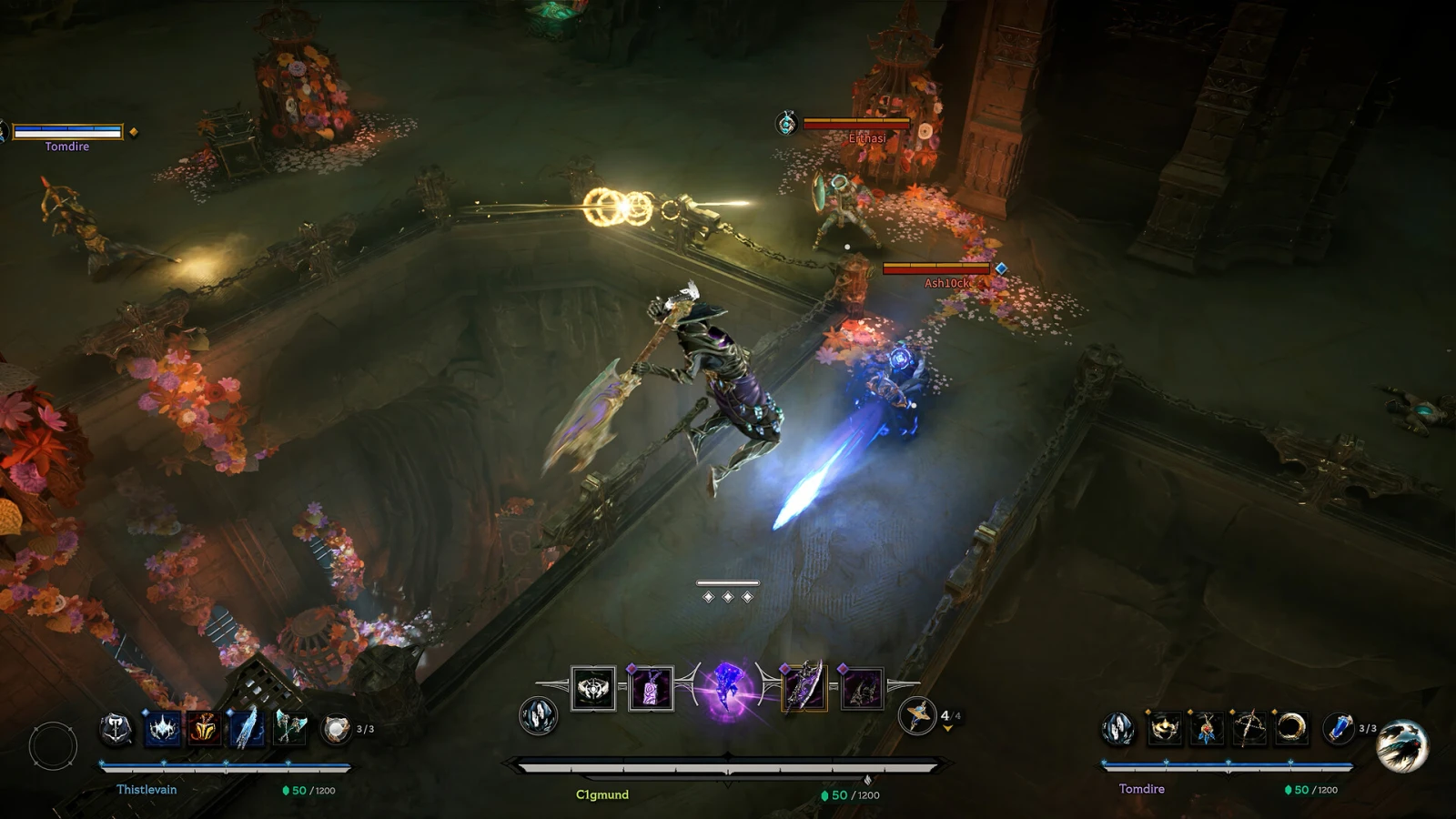
Task: Trigger Thistlevain's golden helmet ability
Action: [x=204, y=728]
